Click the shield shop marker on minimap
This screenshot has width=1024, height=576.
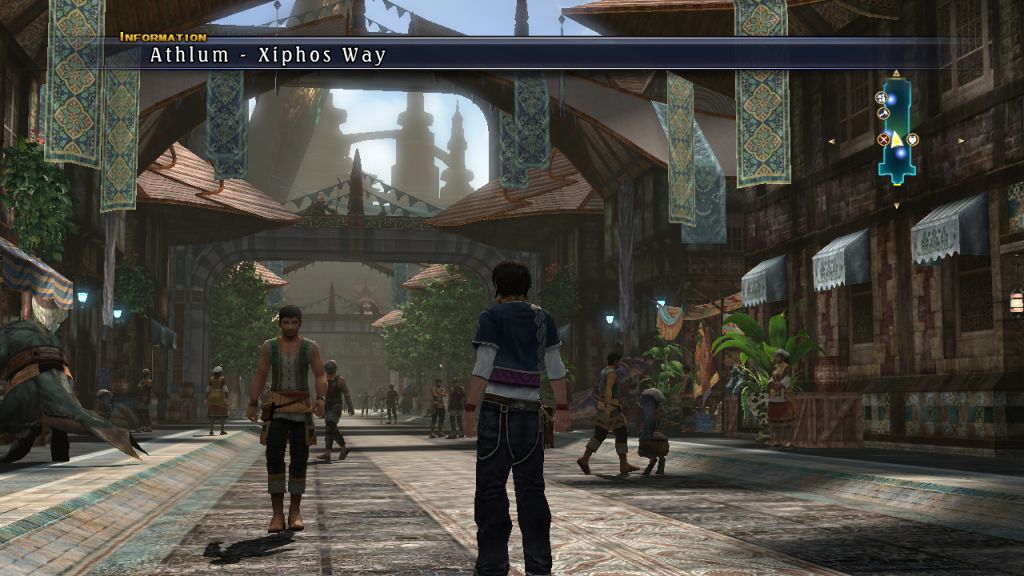(x=913, y=139)
